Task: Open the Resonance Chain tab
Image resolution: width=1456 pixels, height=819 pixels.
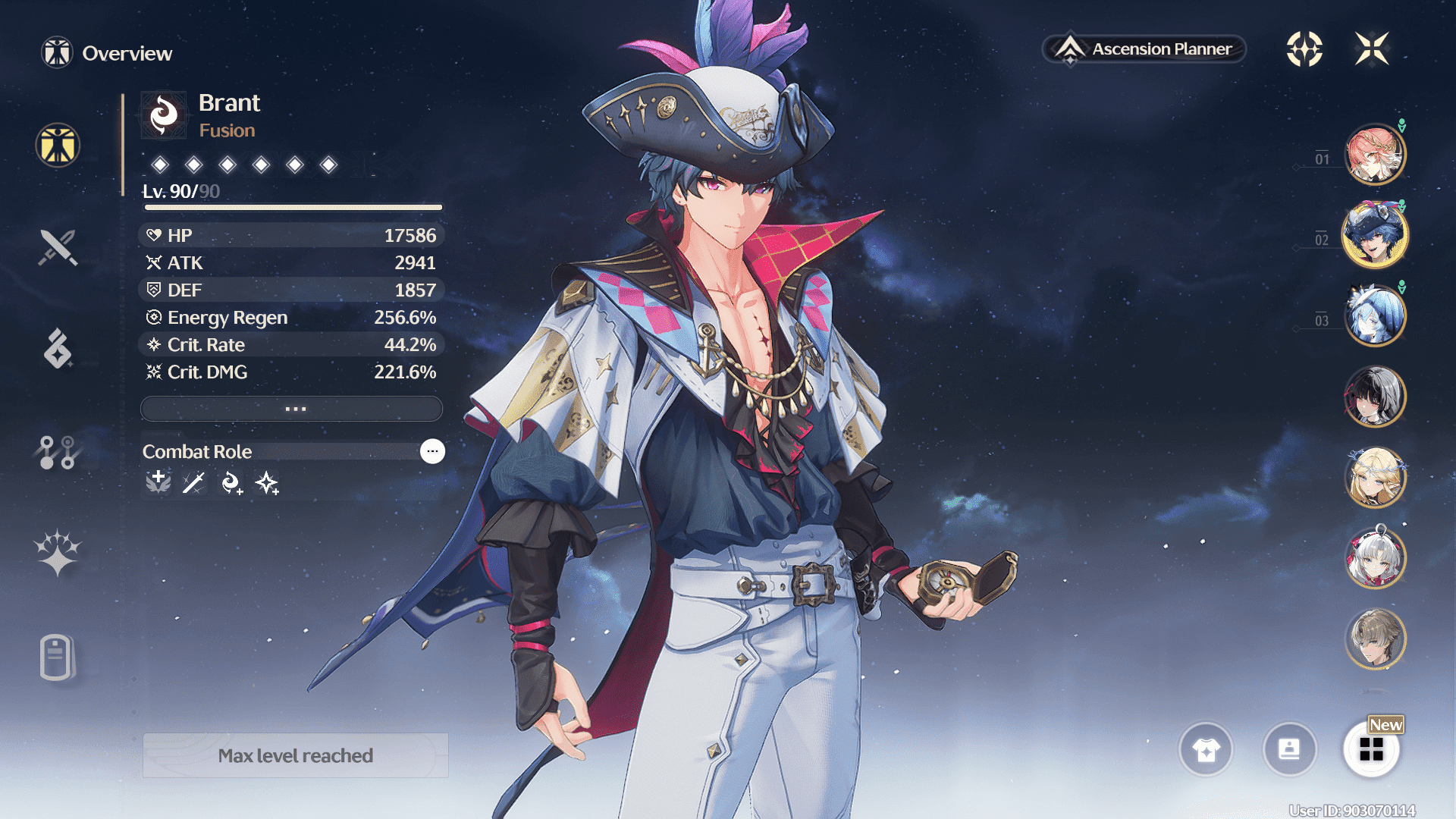Action: pyautogui.click(x=58, y=554)
